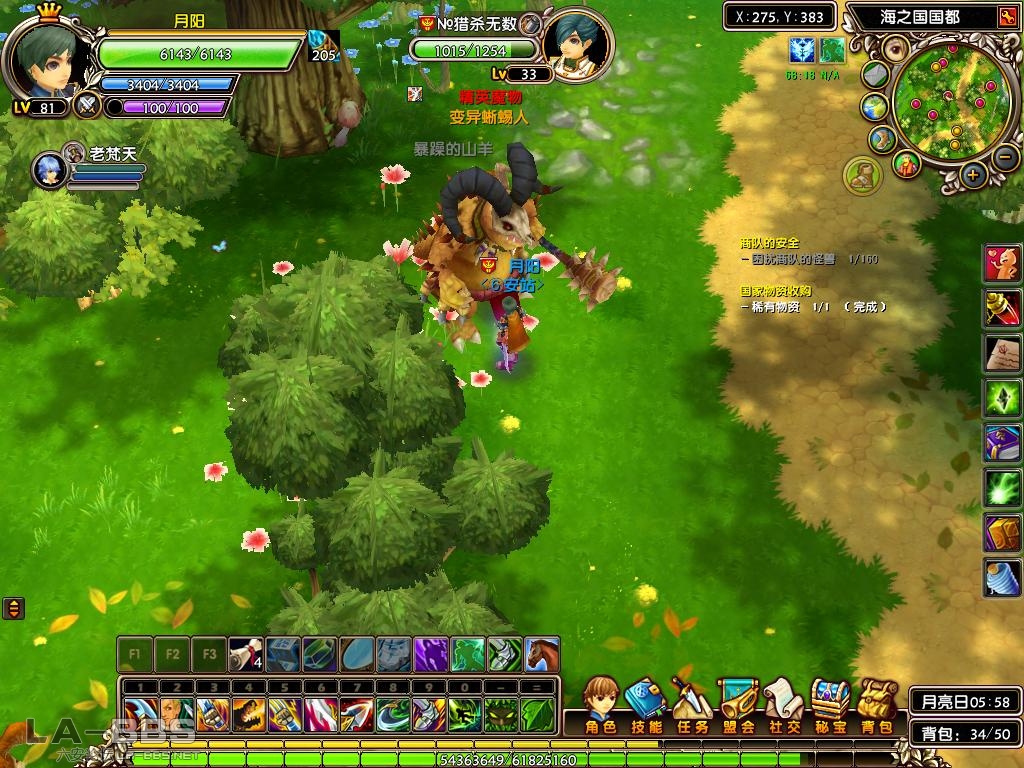Open the red wrench settings button

pyautogui.click(x=1006, y=17)
